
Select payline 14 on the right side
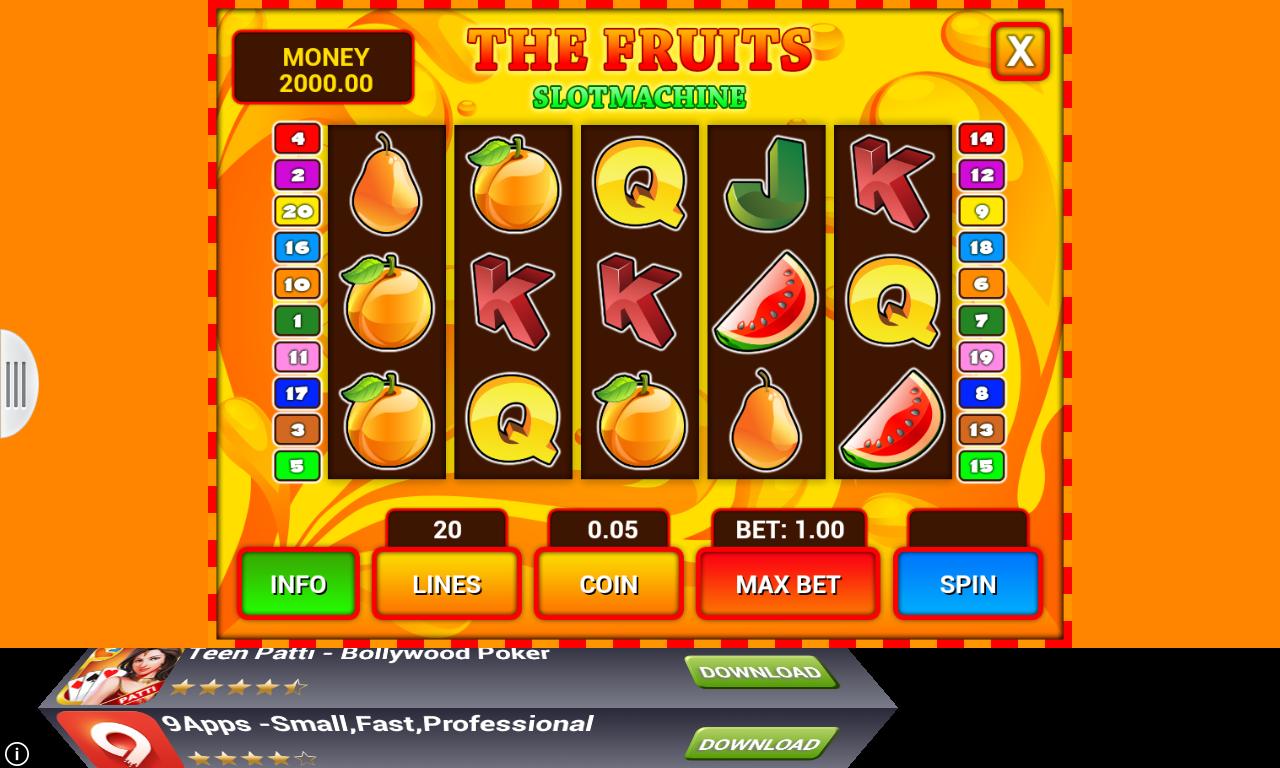(981, 138)
